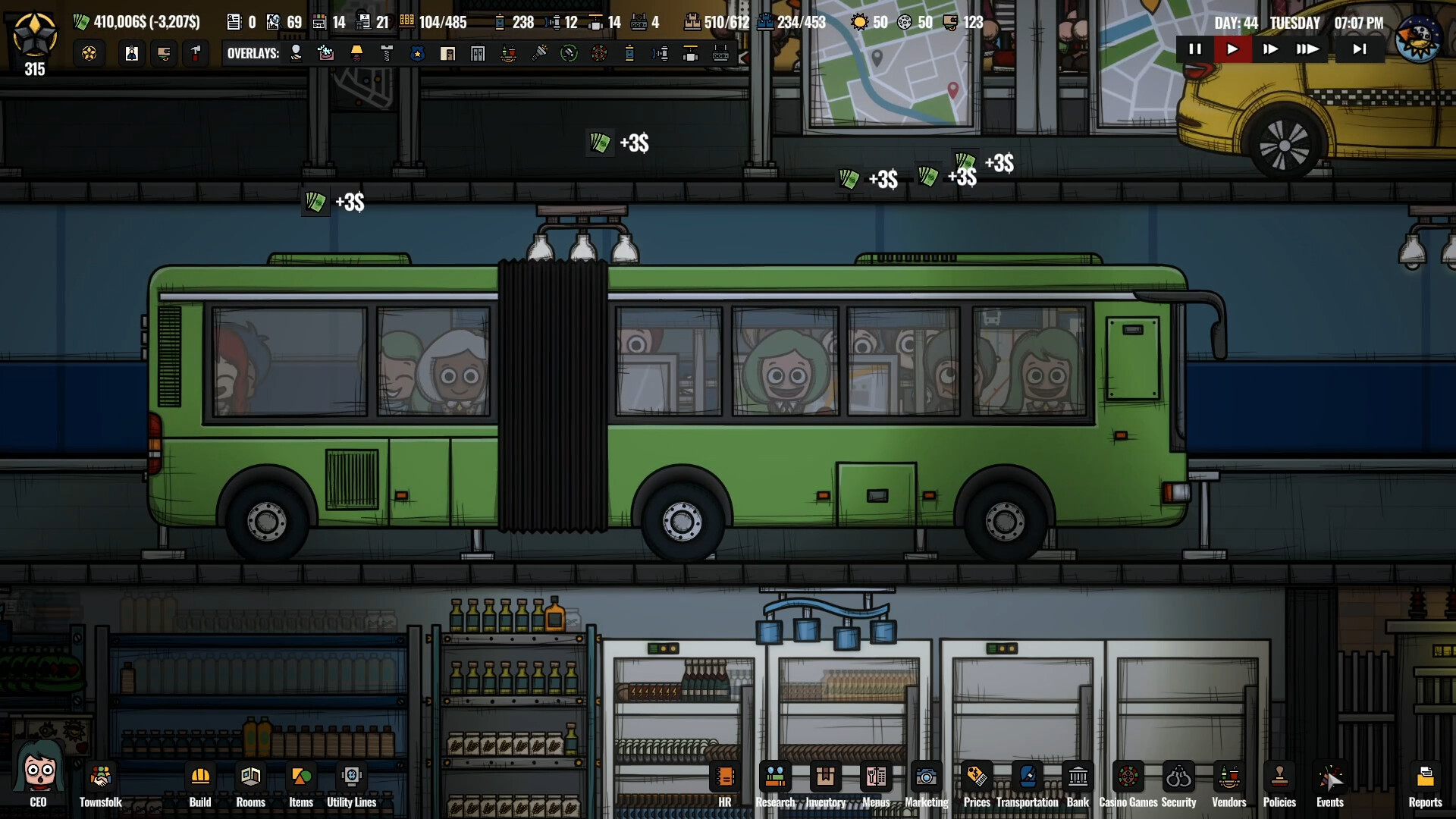Open the Reports panel
Image resolution: width=1456 pixels, height=819 pixels.
1425,777
